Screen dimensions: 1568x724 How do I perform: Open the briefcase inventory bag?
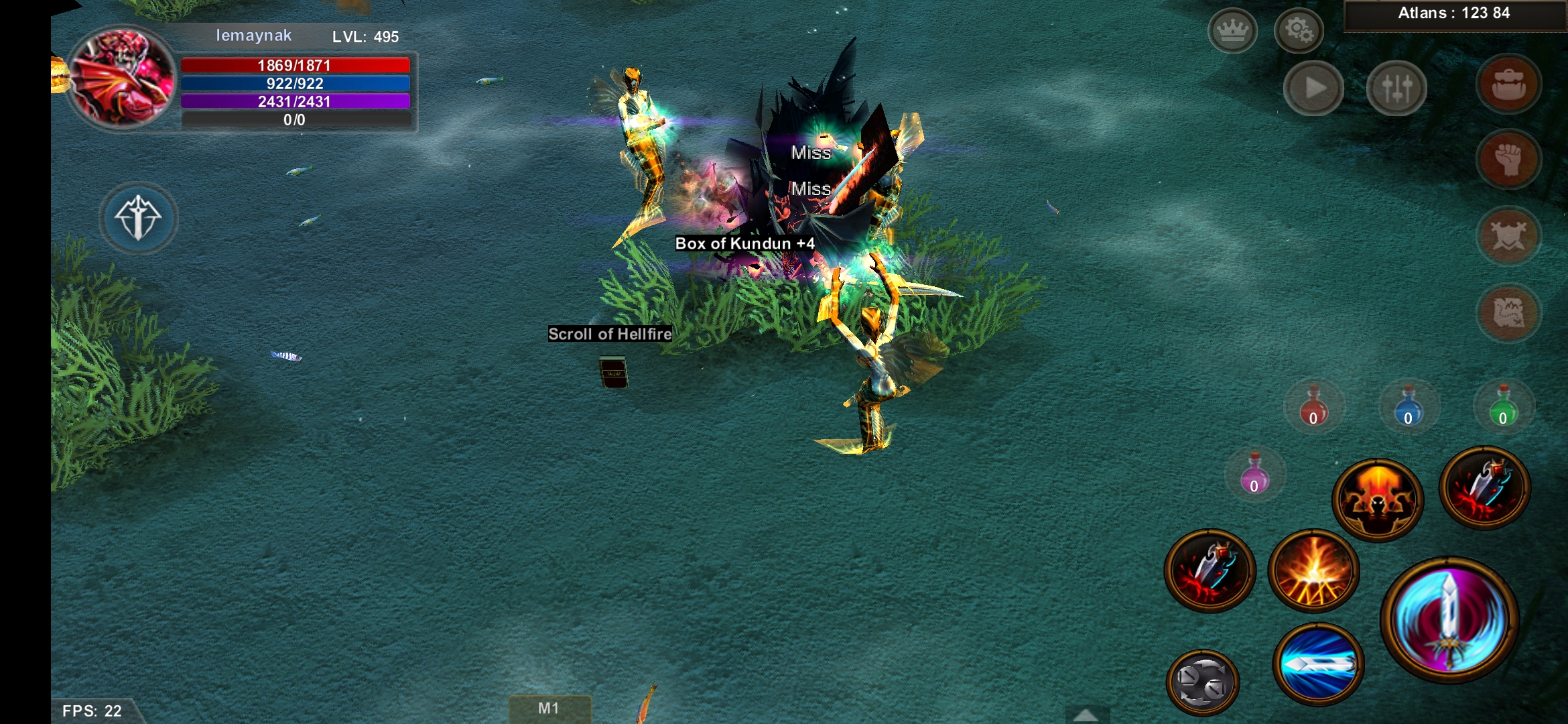pyautogui.click(x=1508, y=84)
